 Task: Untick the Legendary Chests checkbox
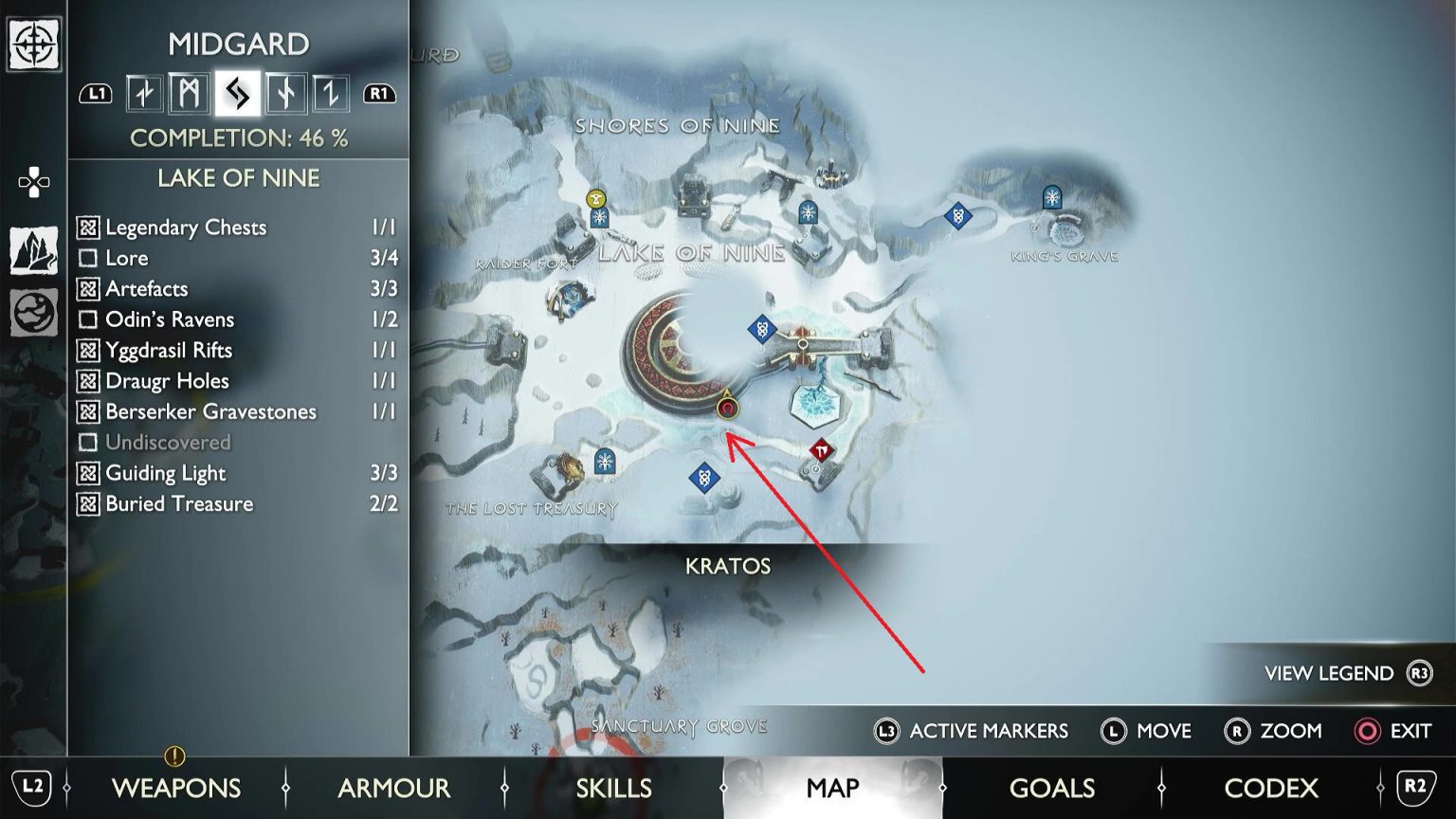[x=87, y=227]
